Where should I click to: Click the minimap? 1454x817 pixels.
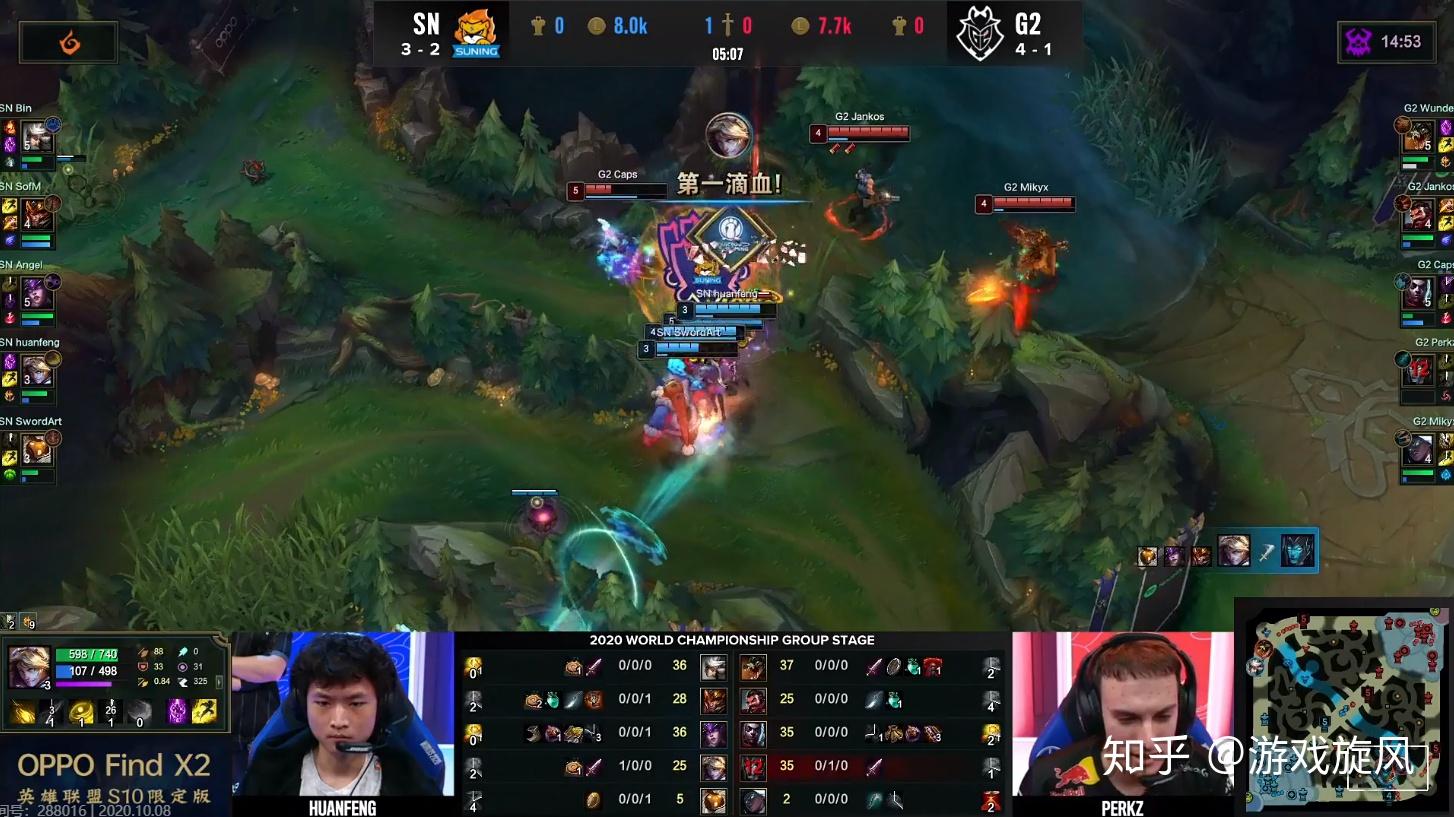1347,705
